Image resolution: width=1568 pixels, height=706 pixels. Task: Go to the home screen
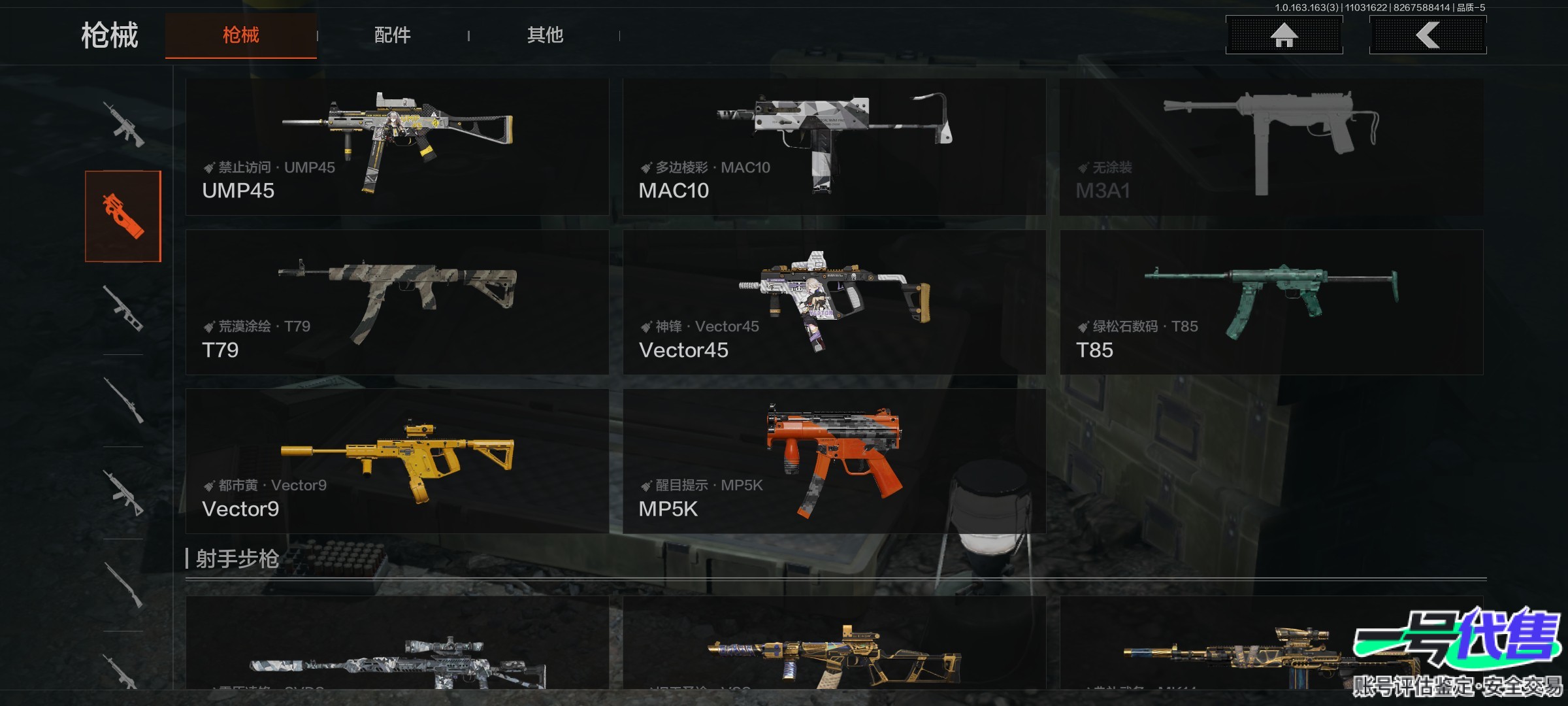click(x=1284, y=35)
